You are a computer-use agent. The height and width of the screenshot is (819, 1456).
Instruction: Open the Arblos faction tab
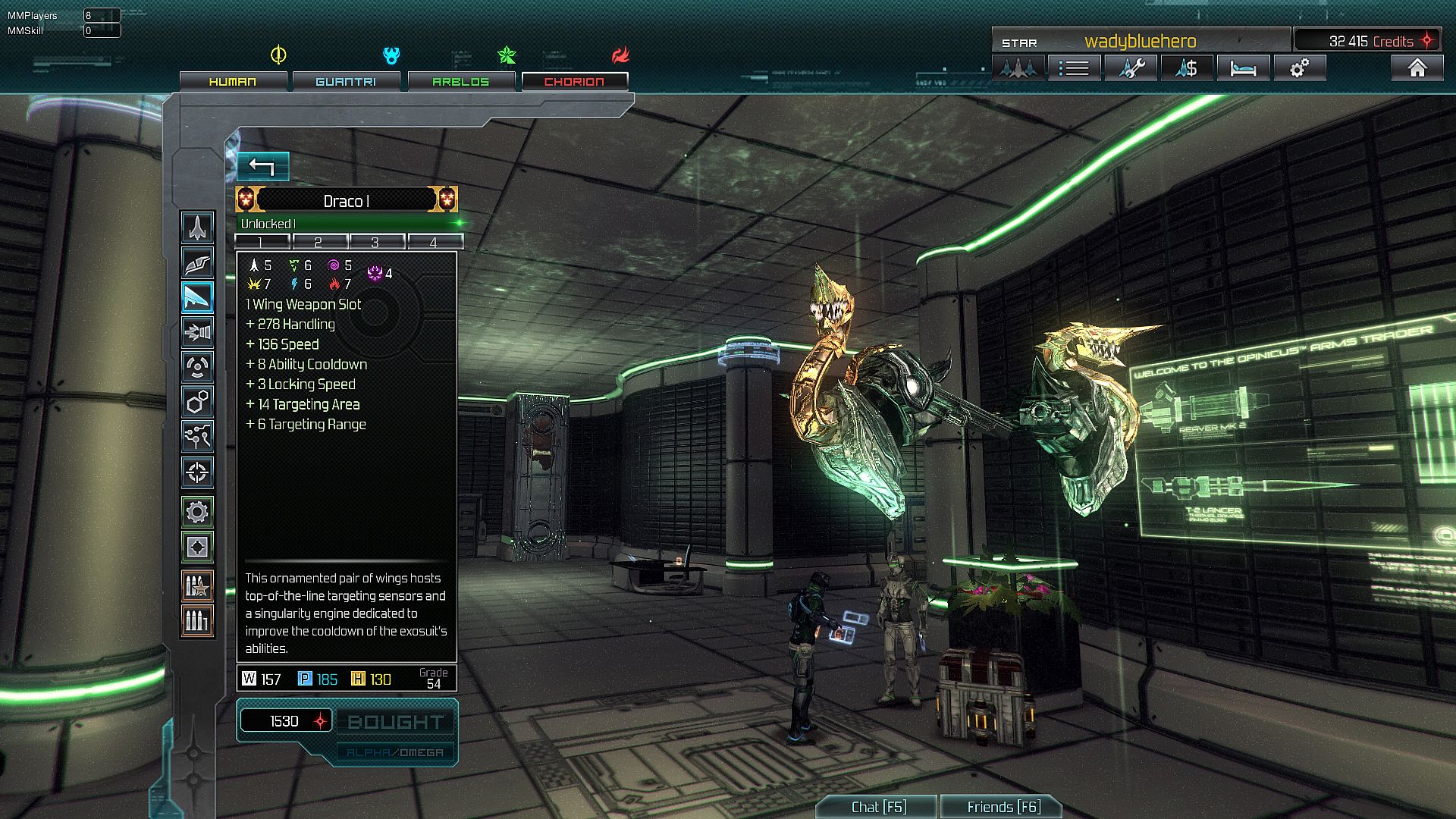pos(461,81)
